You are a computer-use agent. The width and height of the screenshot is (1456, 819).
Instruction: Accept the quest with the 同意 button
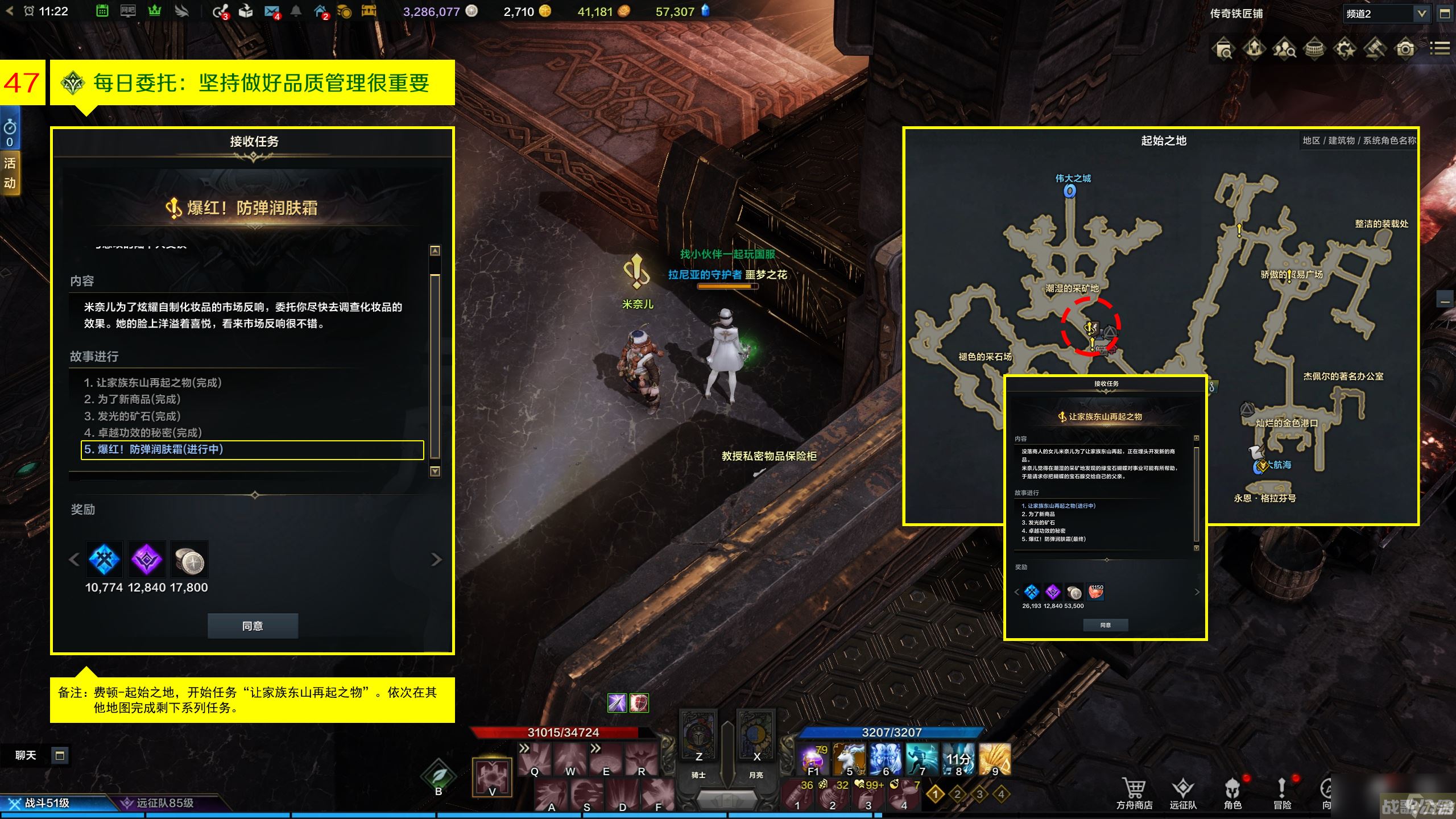point(253,626)
